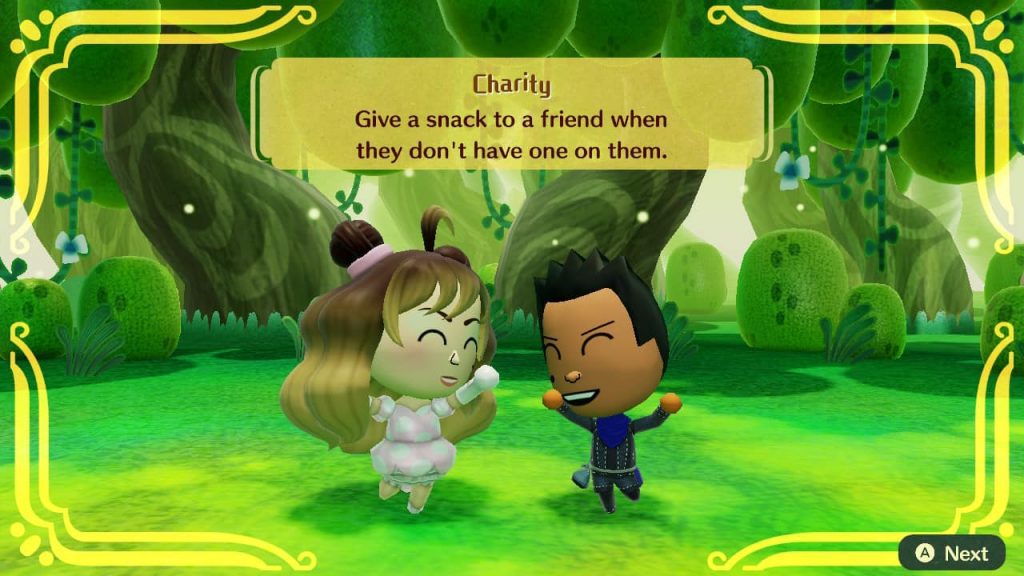Advance the dialogue with Next

(951, 553)
